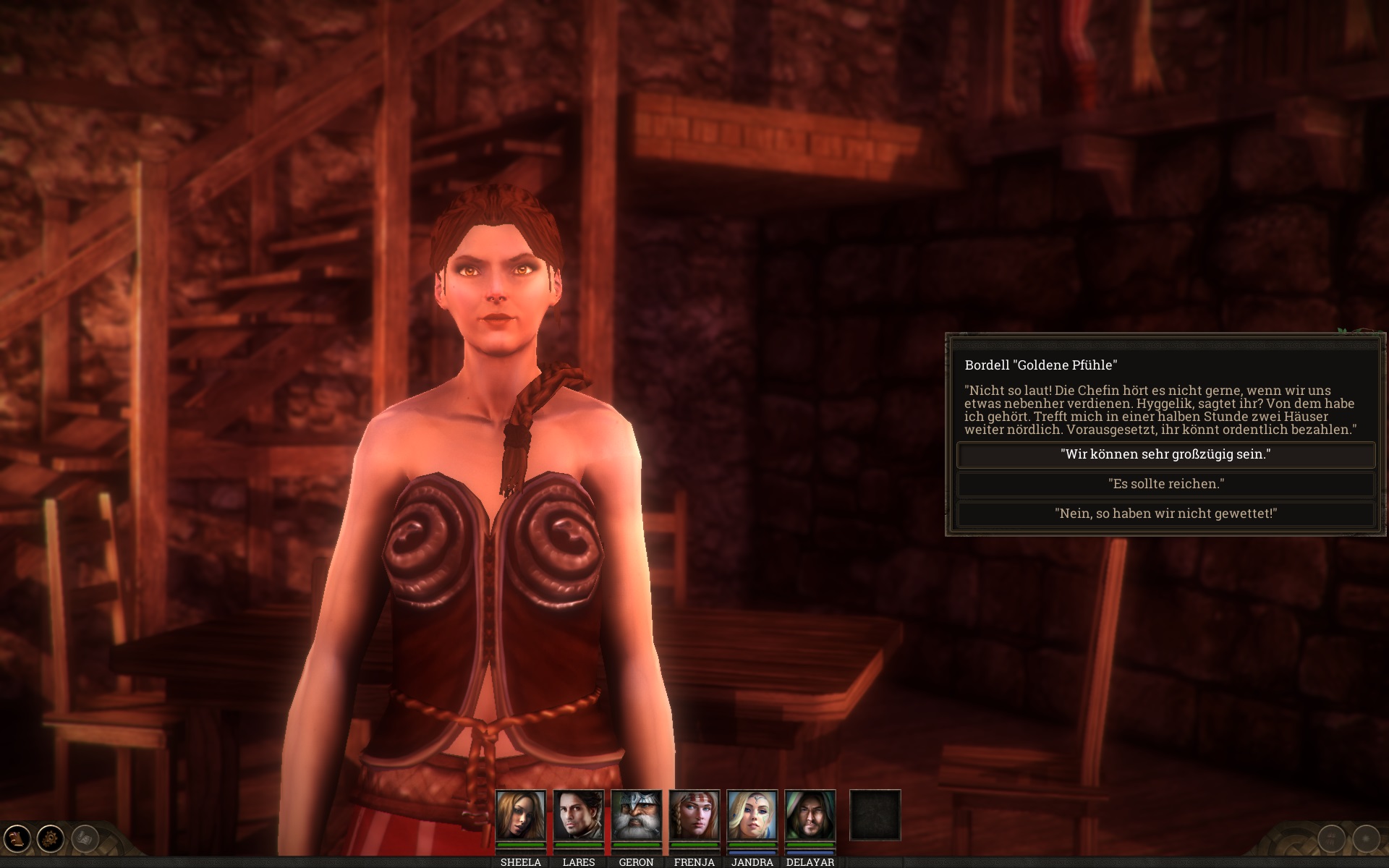Choose the dwarf Geron's portrait
Image resolution: width=1389 pixels, height=868 pixels.
(636, 815)
